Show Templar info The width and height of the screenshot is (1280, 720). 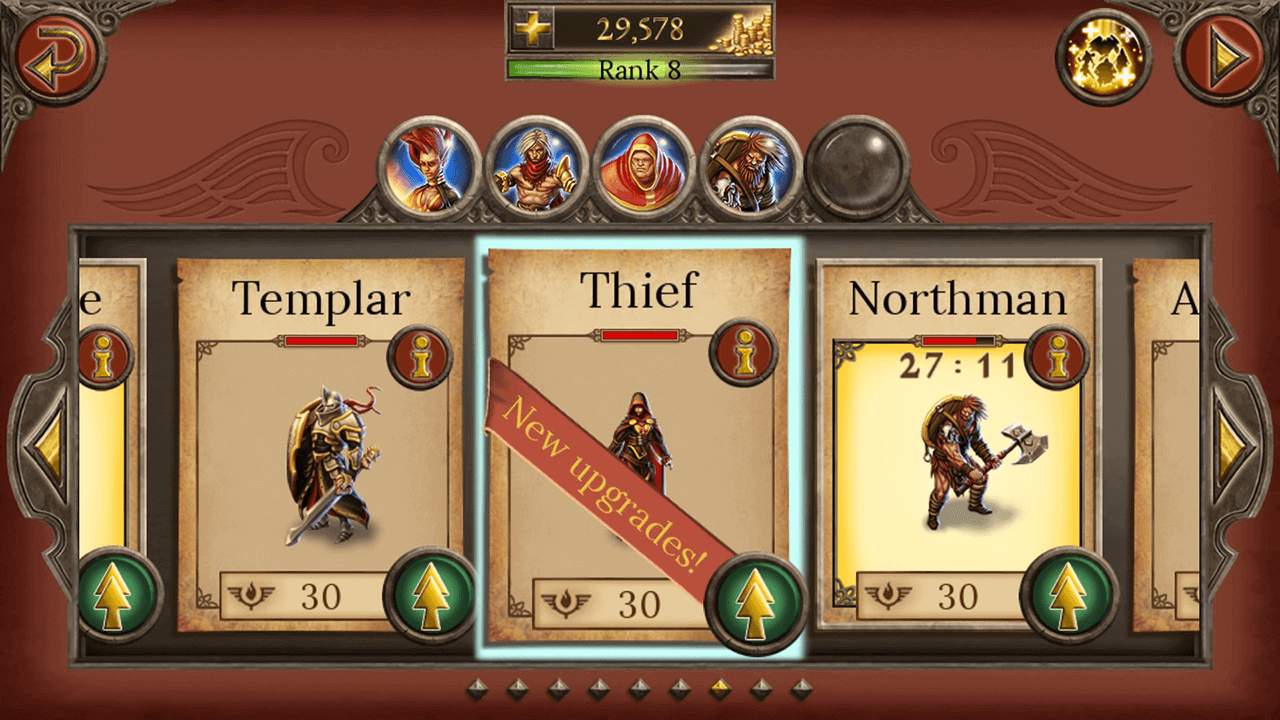pos(420,357)
